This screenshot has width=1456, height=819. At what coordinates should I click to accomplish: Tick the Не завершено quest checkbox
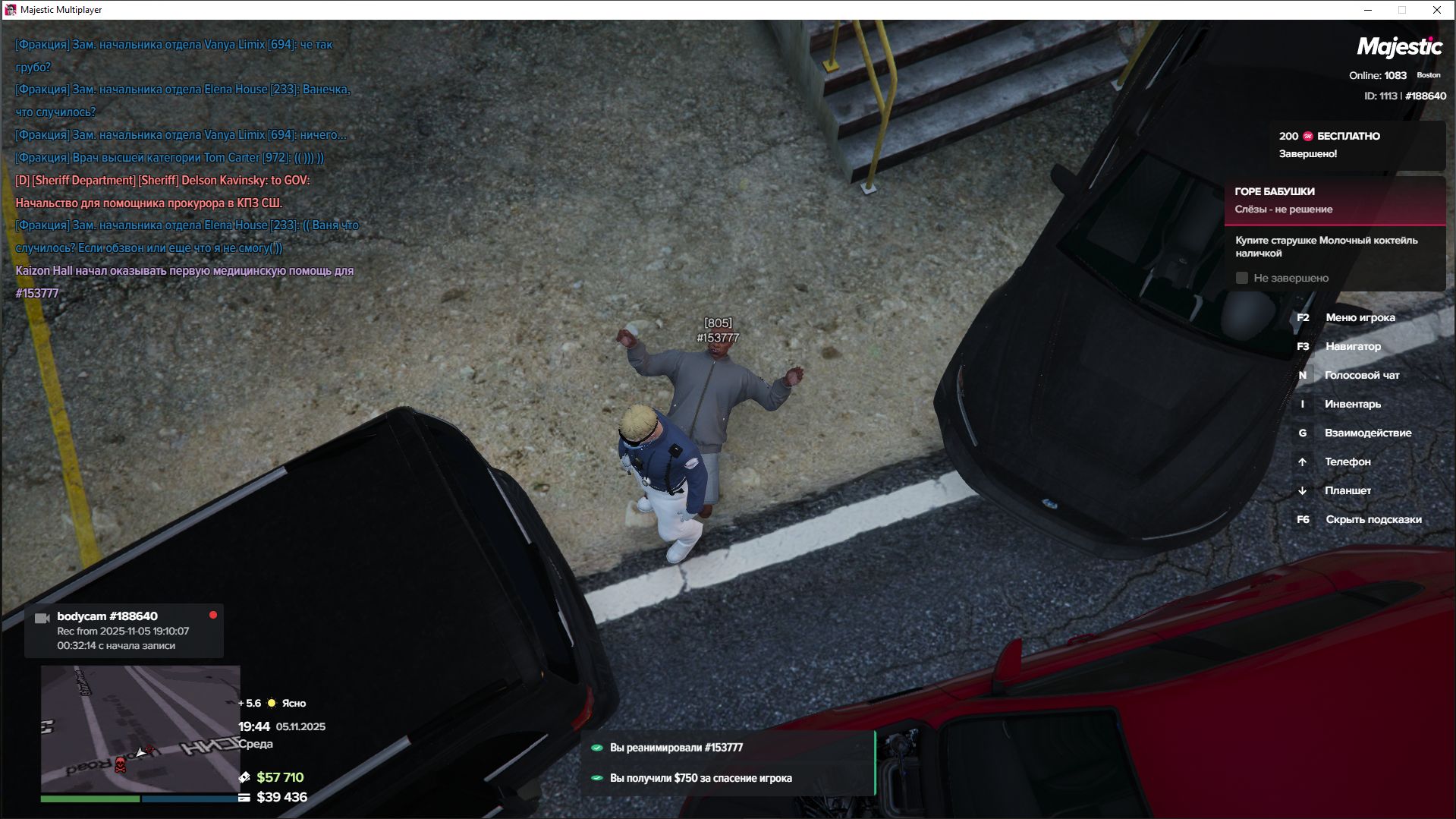pyautogui.click(x=1242, y=278)
